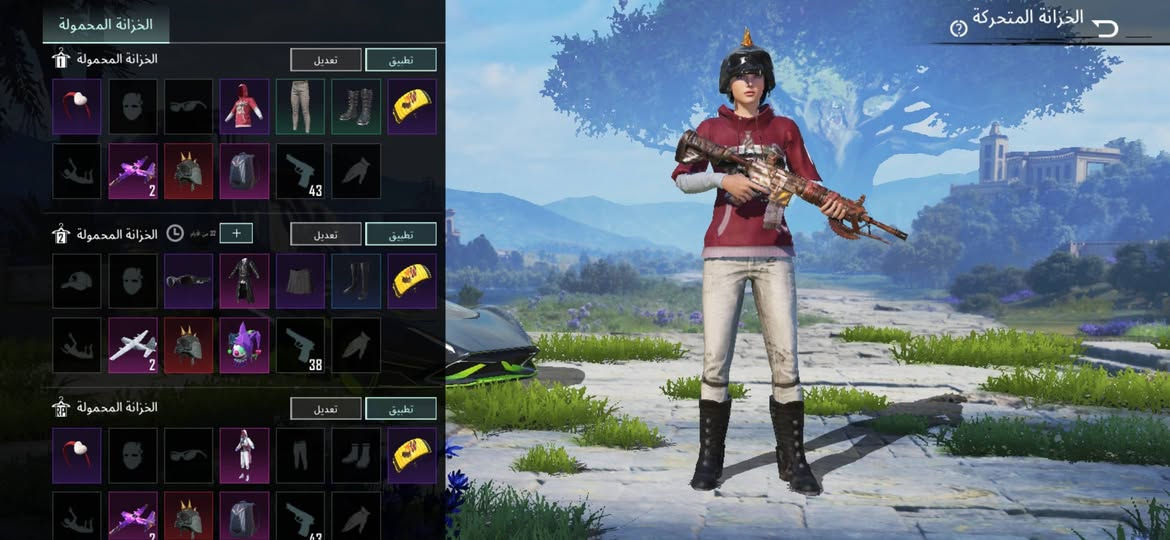Select the white full-body outfit slot
Image resolution: width=1170 pixels, height=540 pixels.
tap(244, 455)
